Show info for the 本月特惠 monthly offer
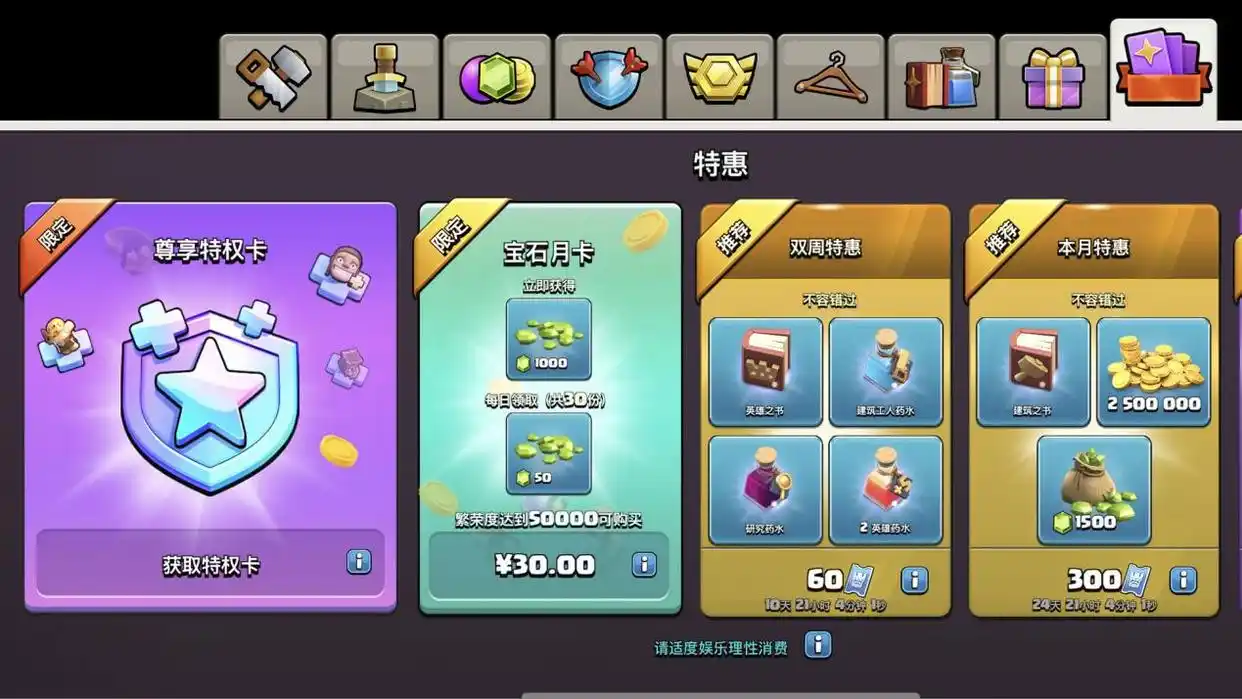The width and height of the screenshot is (1242, 699). (1183, 580)
